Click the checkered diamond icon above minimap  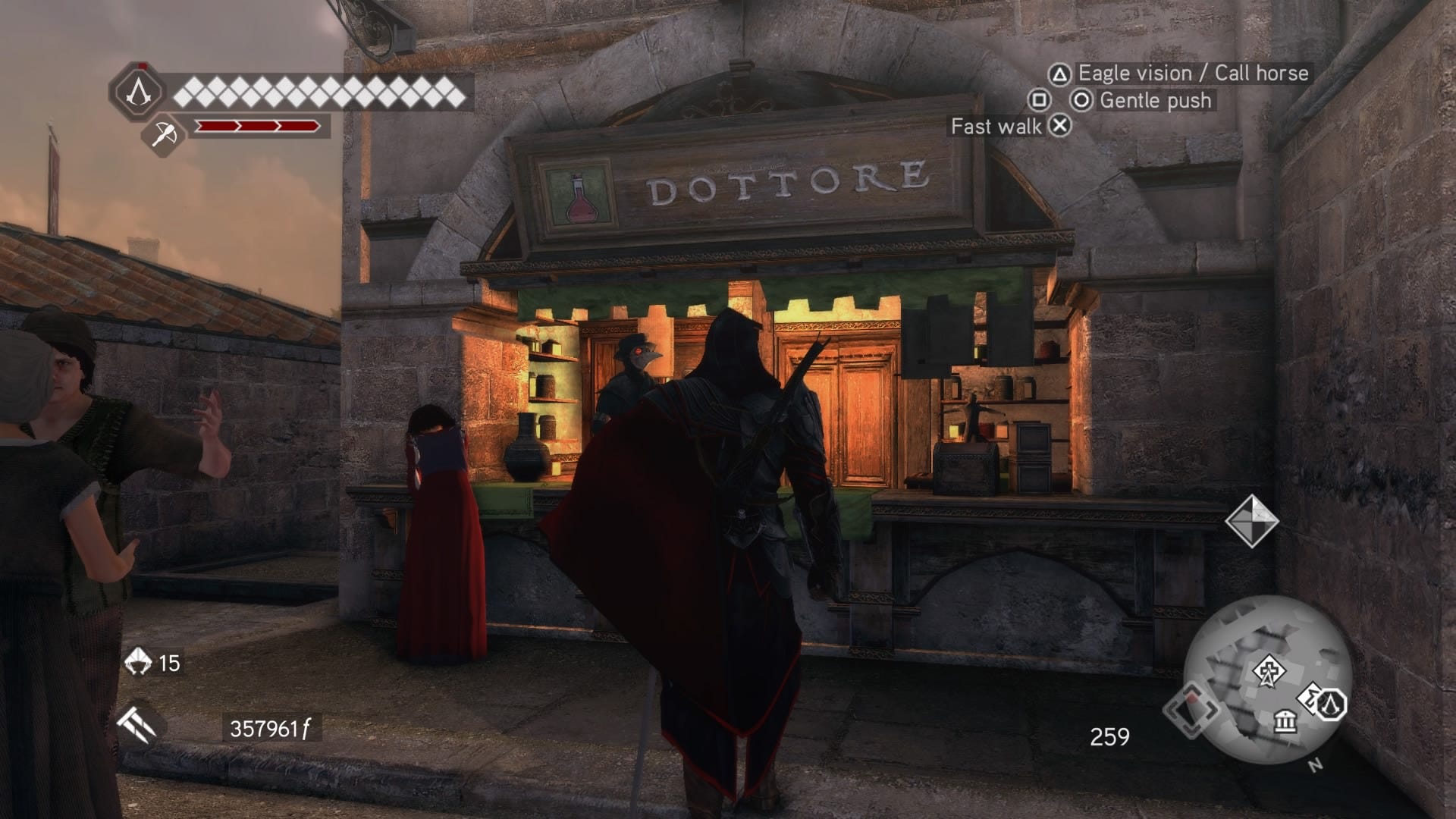1251,521
